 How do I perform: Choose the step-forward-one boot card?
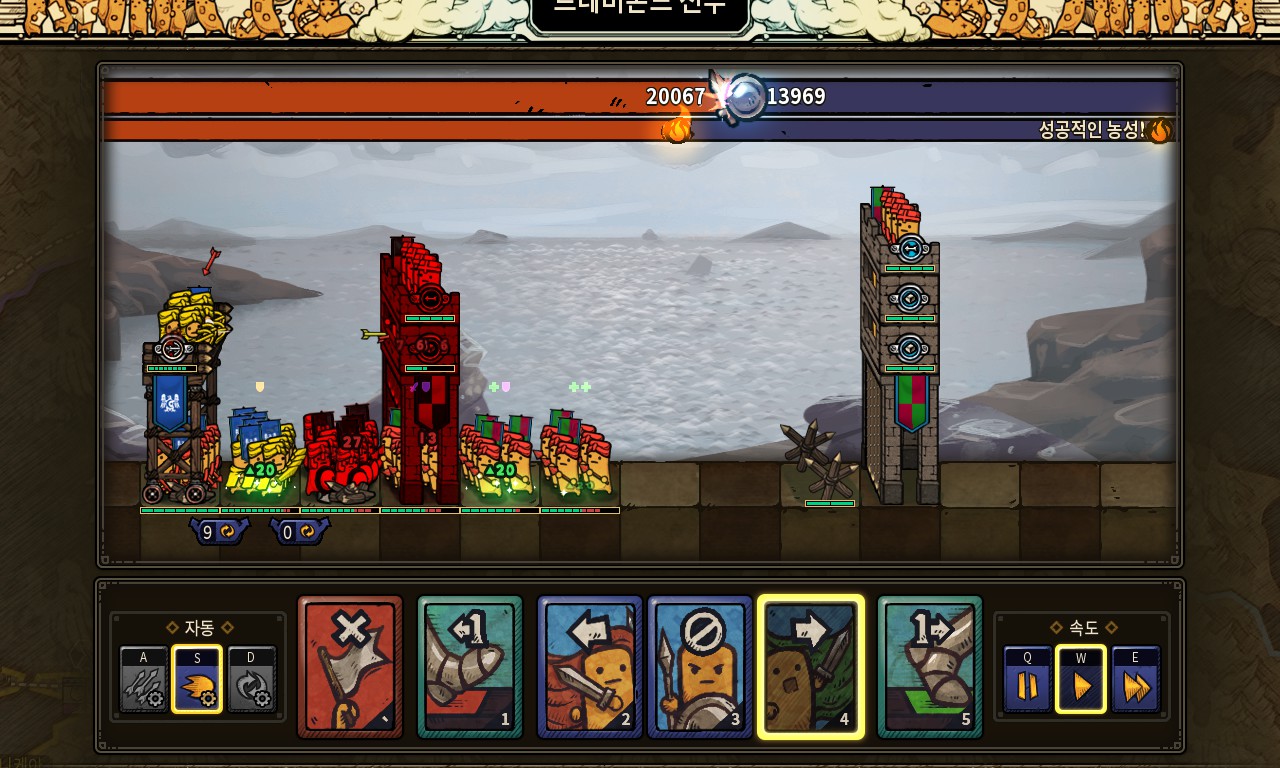tap(930, 667)
